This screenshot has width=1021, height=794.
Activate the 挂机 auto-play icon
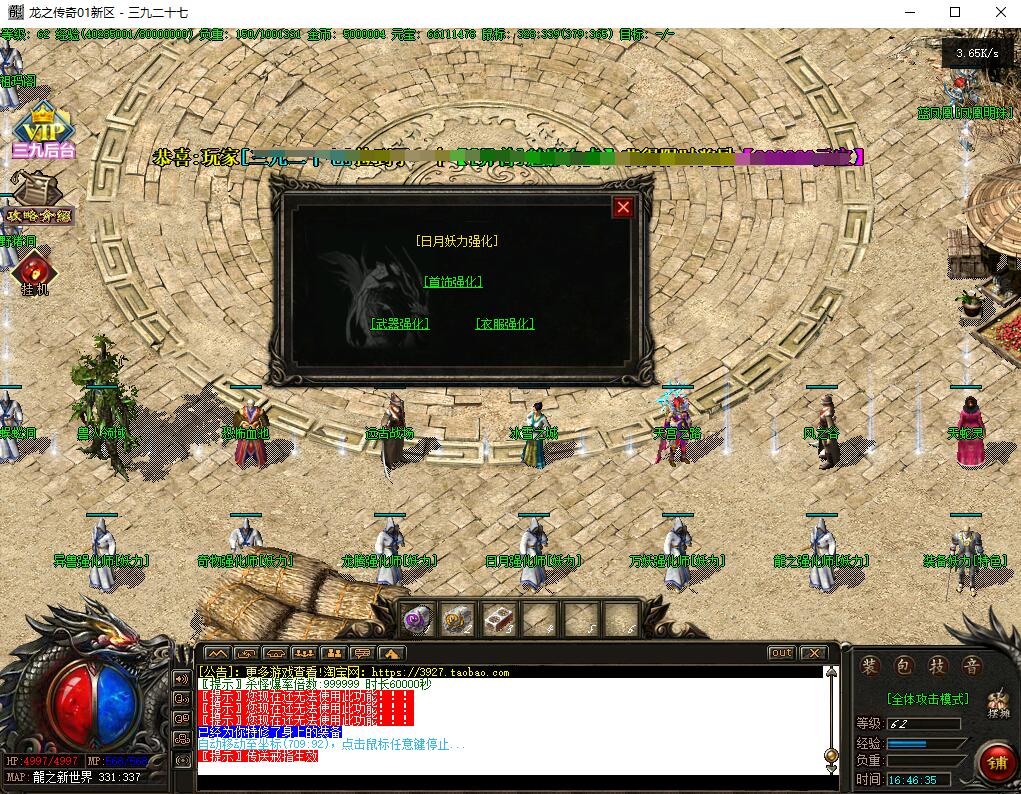(x=35, y=273)
